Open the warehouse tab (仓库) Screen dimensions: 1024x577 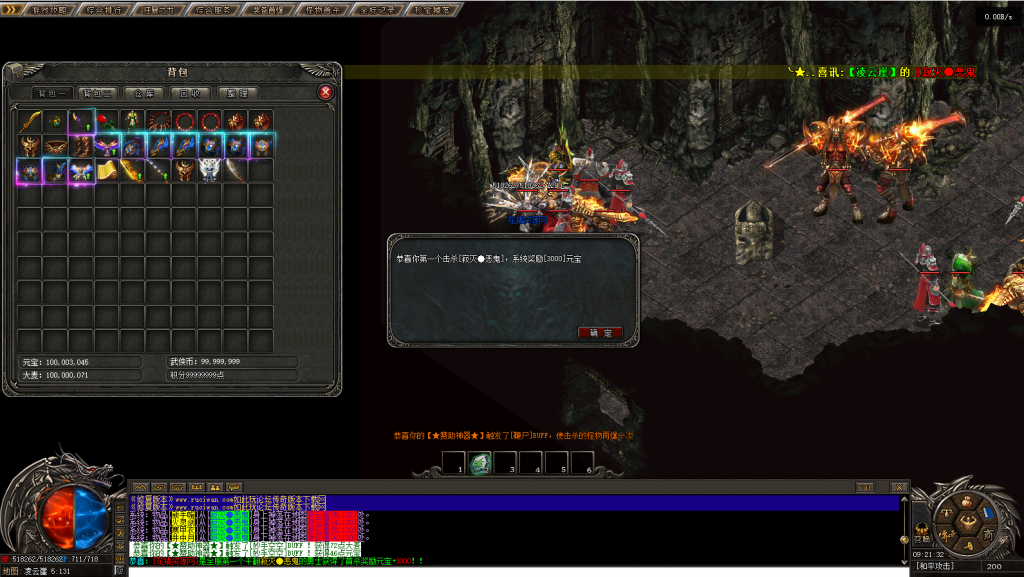pyautogui.click(x=143, y=93)
